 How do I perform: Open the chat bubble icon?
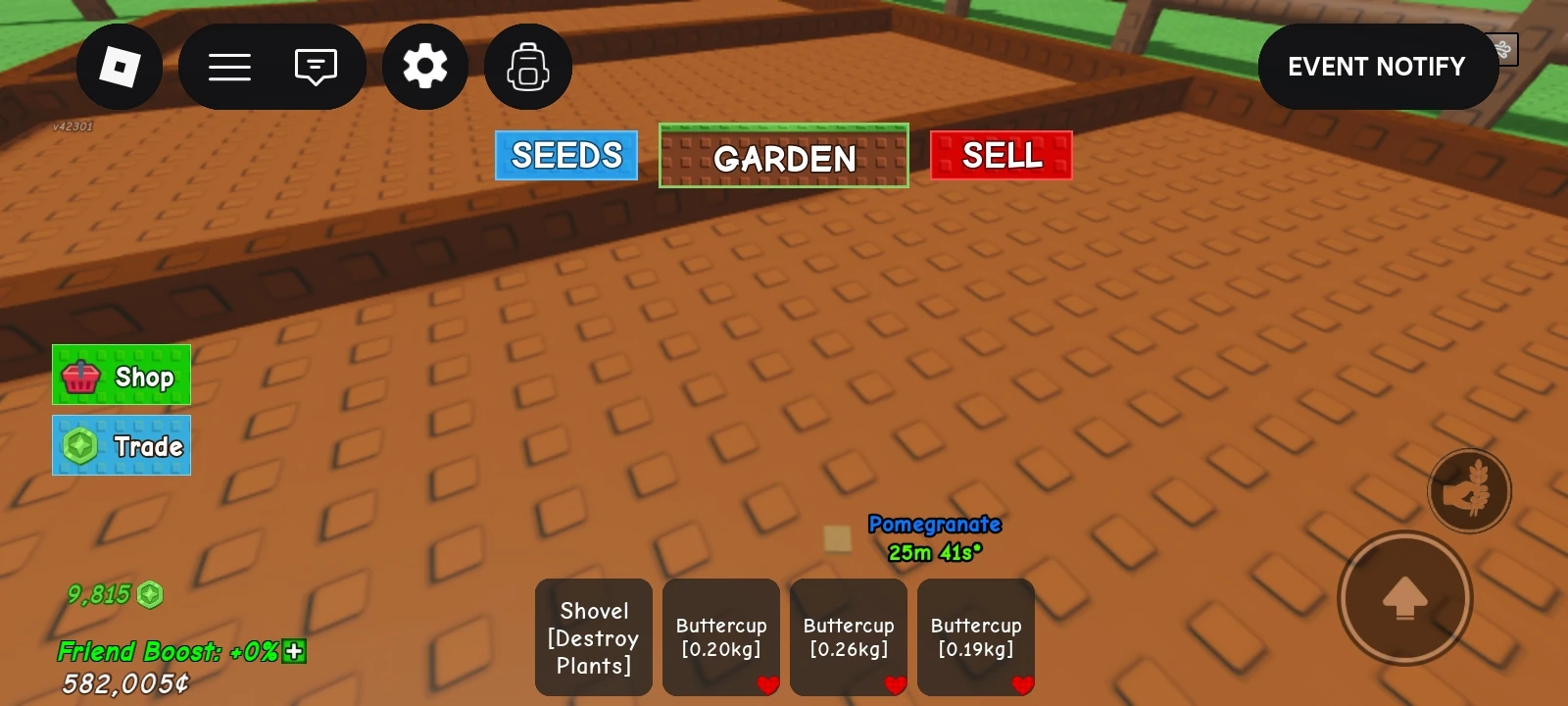tap(314, 66)
